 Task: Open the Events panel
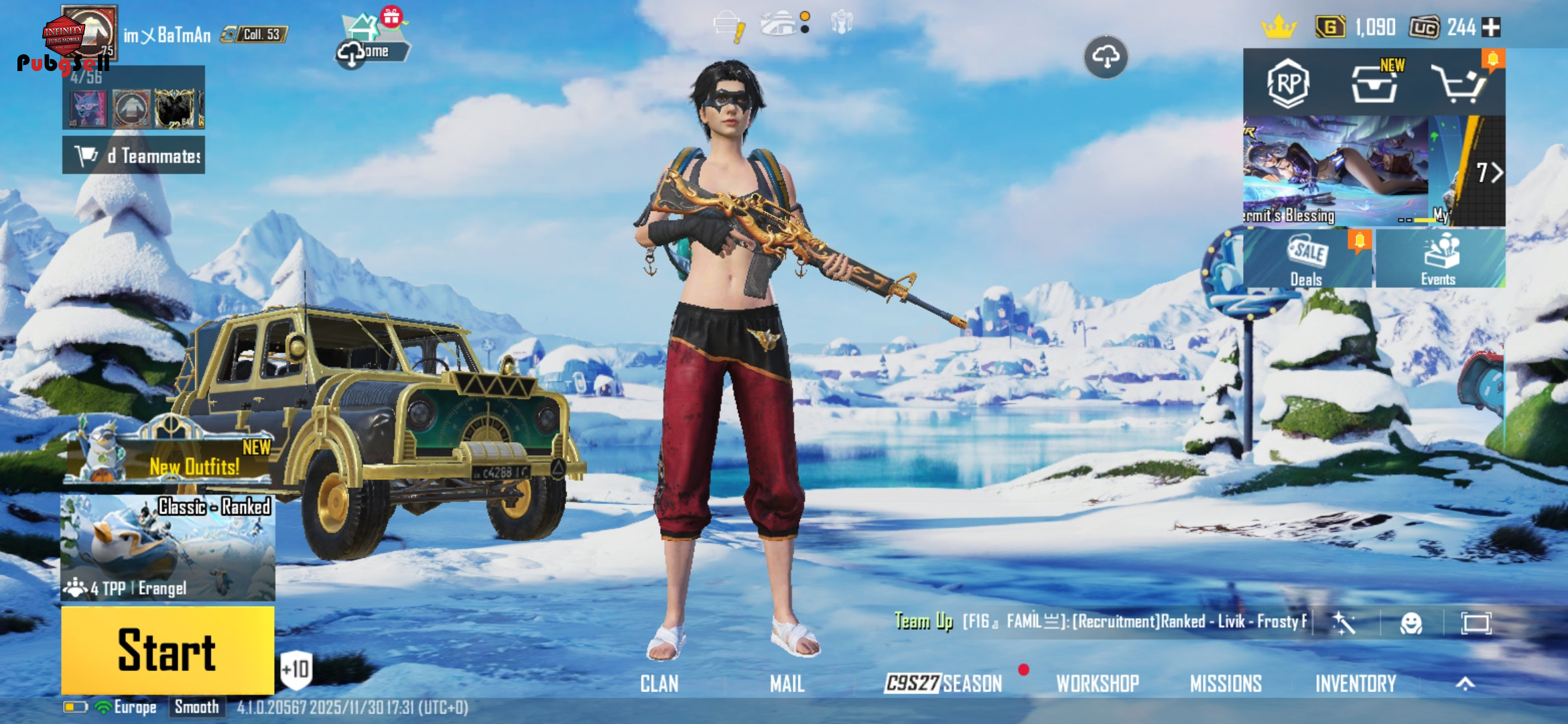(1439, 259)
